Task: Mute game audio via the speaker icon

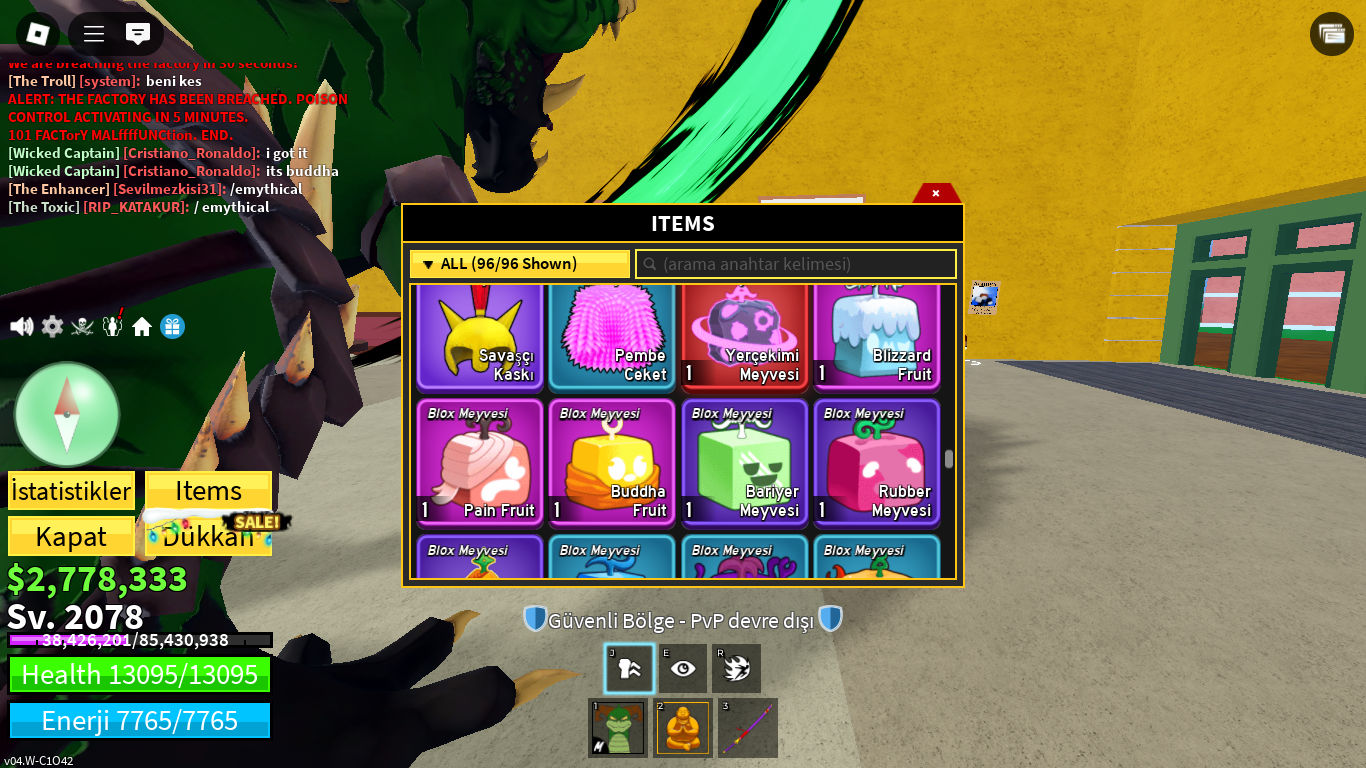Action: [x=21, y=326]
